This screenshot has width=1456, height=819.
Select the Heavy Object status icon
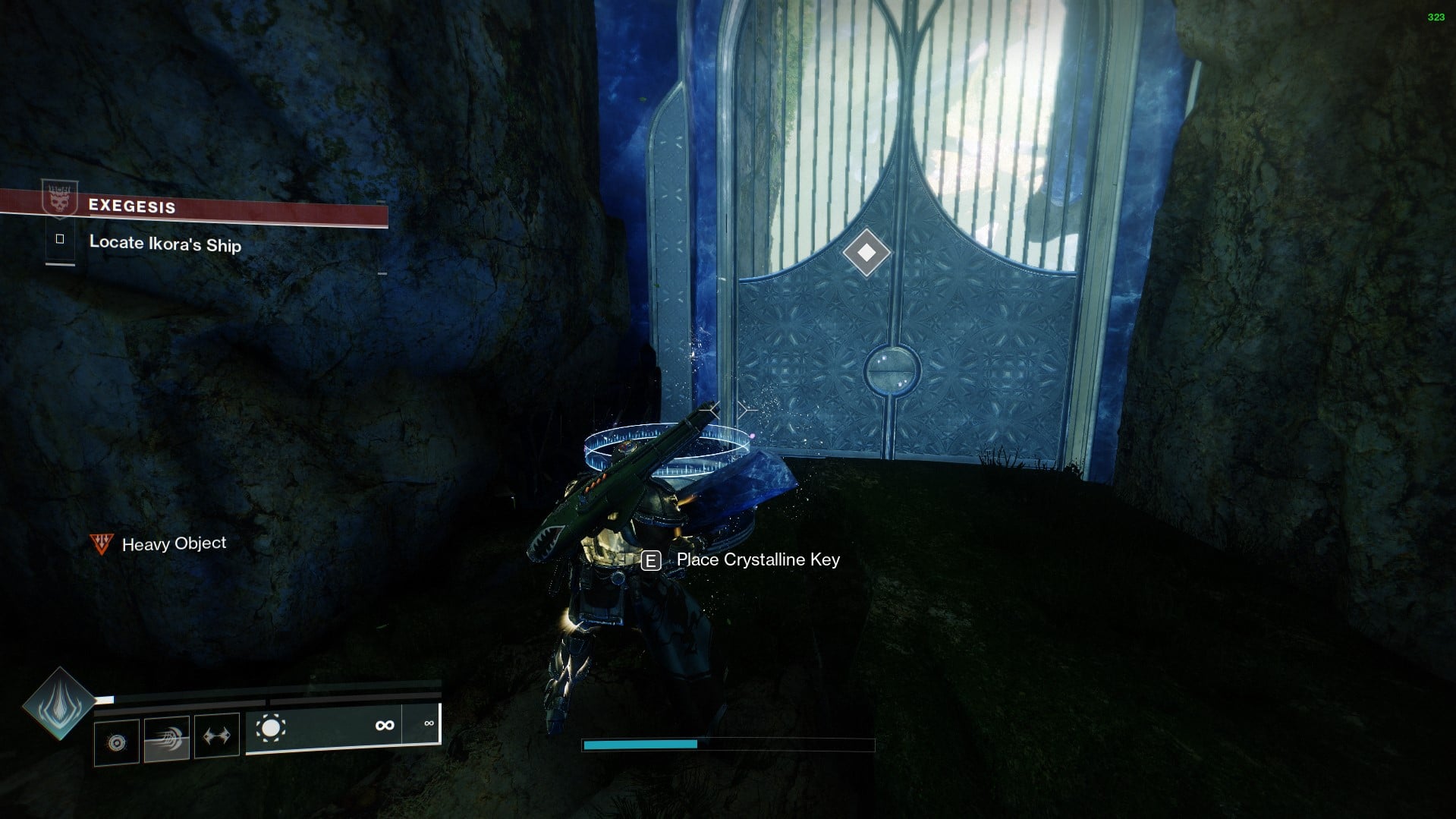101,543
